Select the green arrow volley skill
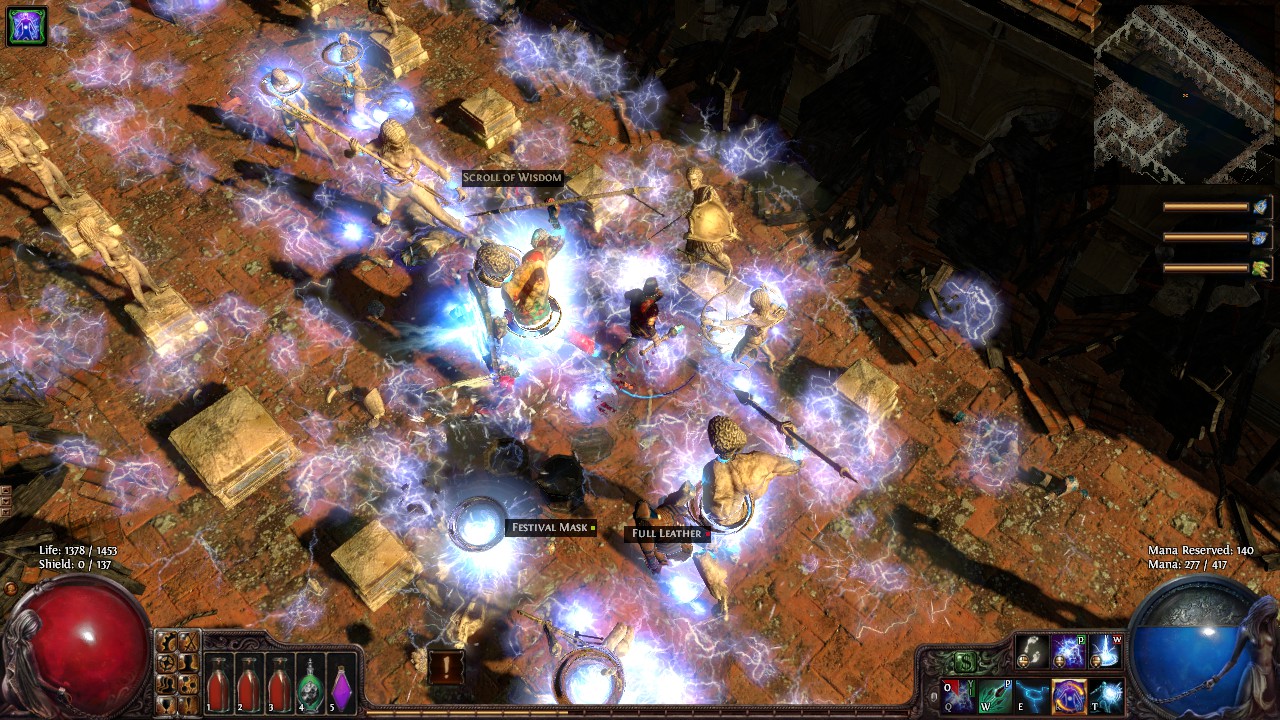The height and width of the screenshot is (720, 1280). pyautogui.click(x=995, y=696)
